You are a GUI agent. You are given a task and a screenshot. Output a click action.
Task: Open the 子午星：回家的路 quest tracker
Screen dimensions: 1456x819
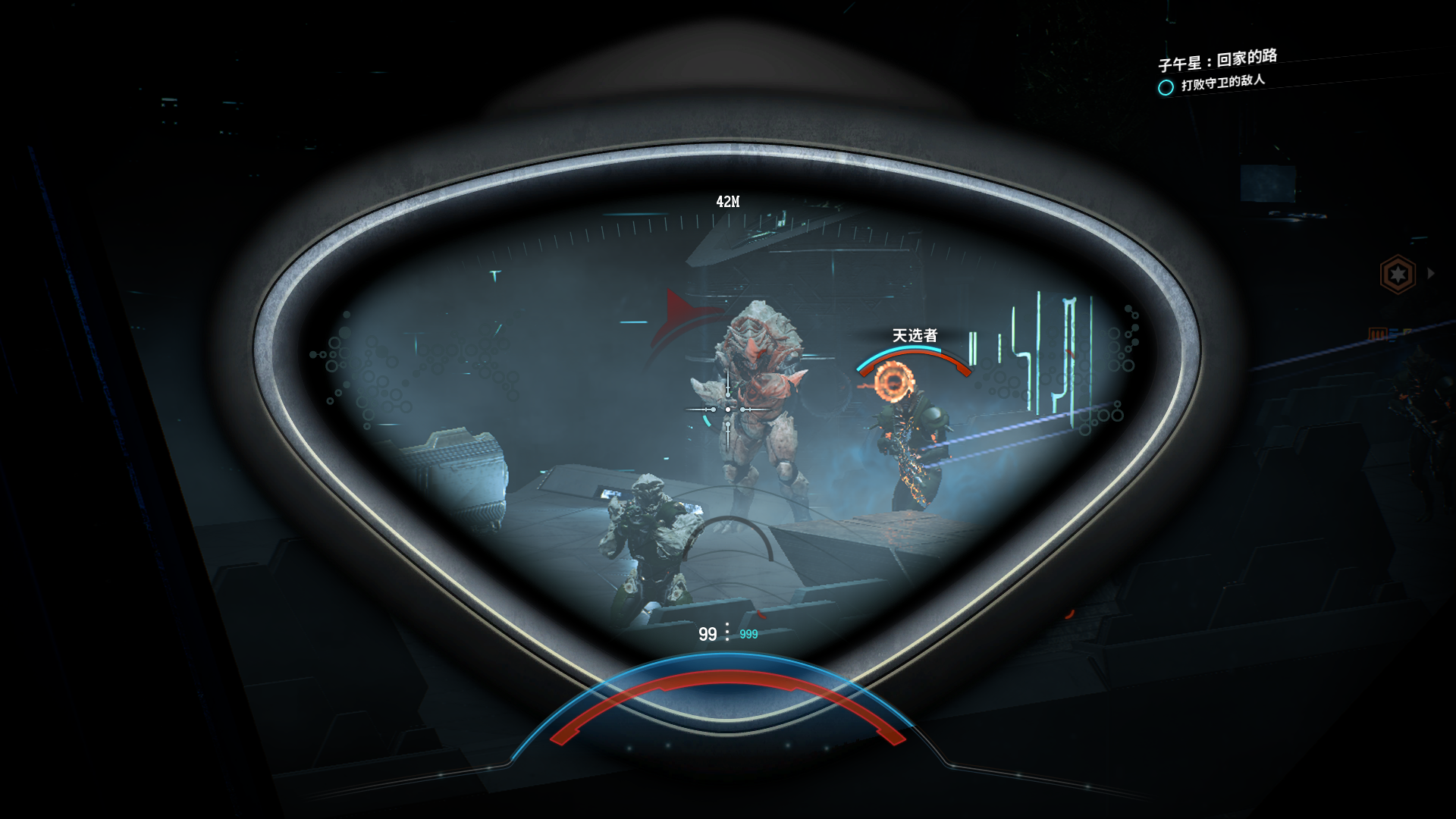point(1217,60)
